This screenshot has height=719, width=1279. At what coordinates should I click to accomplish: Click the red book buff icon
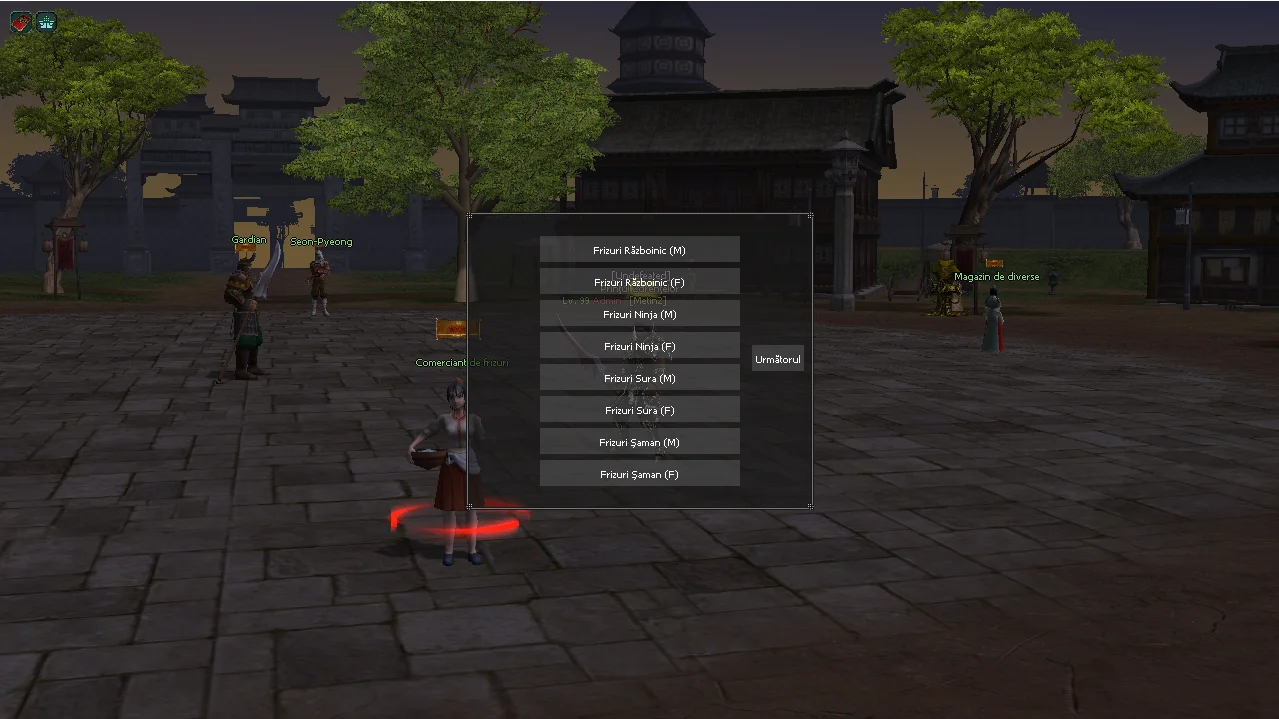(21, 22)
